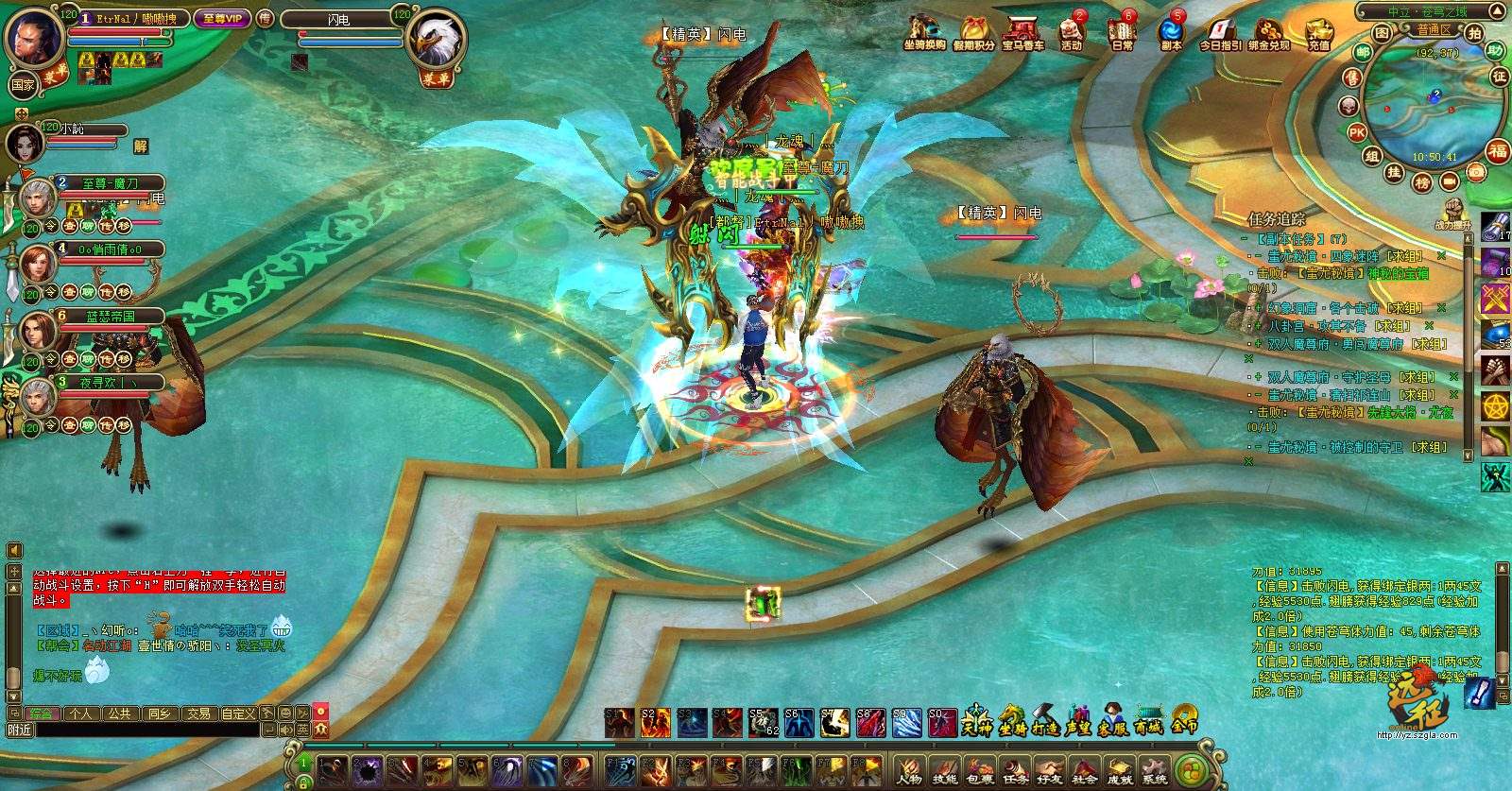This screenshot has height=791, width=1512.
Task: Open the 活动 events icon
Action: (1071, 32)
